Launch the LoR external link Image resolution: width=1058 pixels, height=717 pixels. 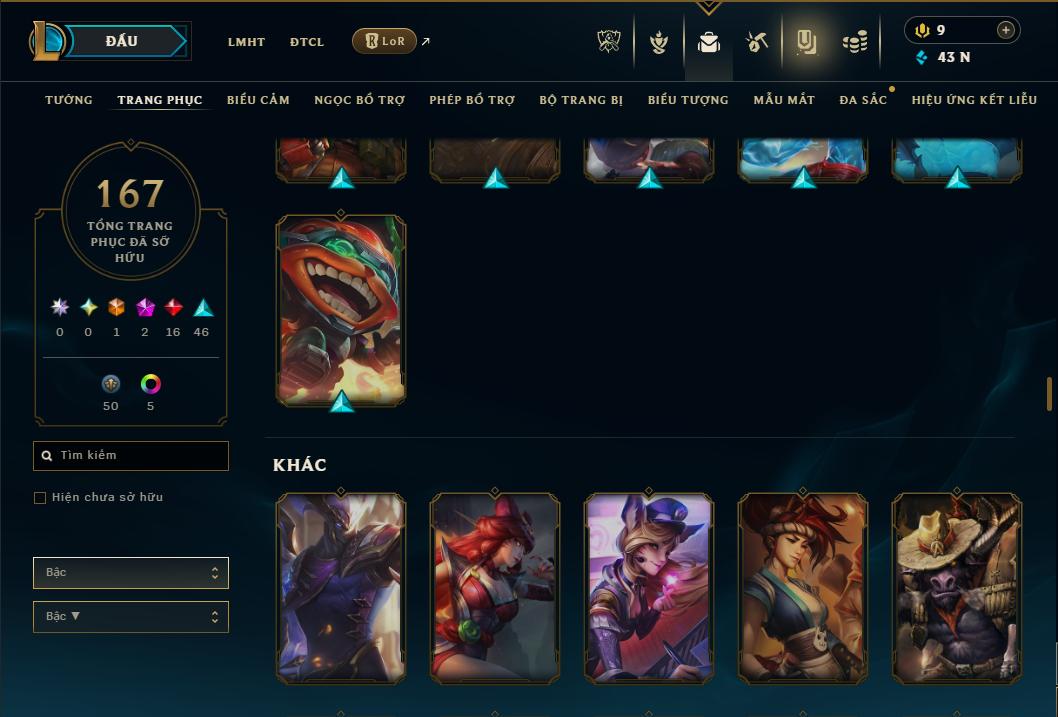pyautogui.click(x=385, y=41)
